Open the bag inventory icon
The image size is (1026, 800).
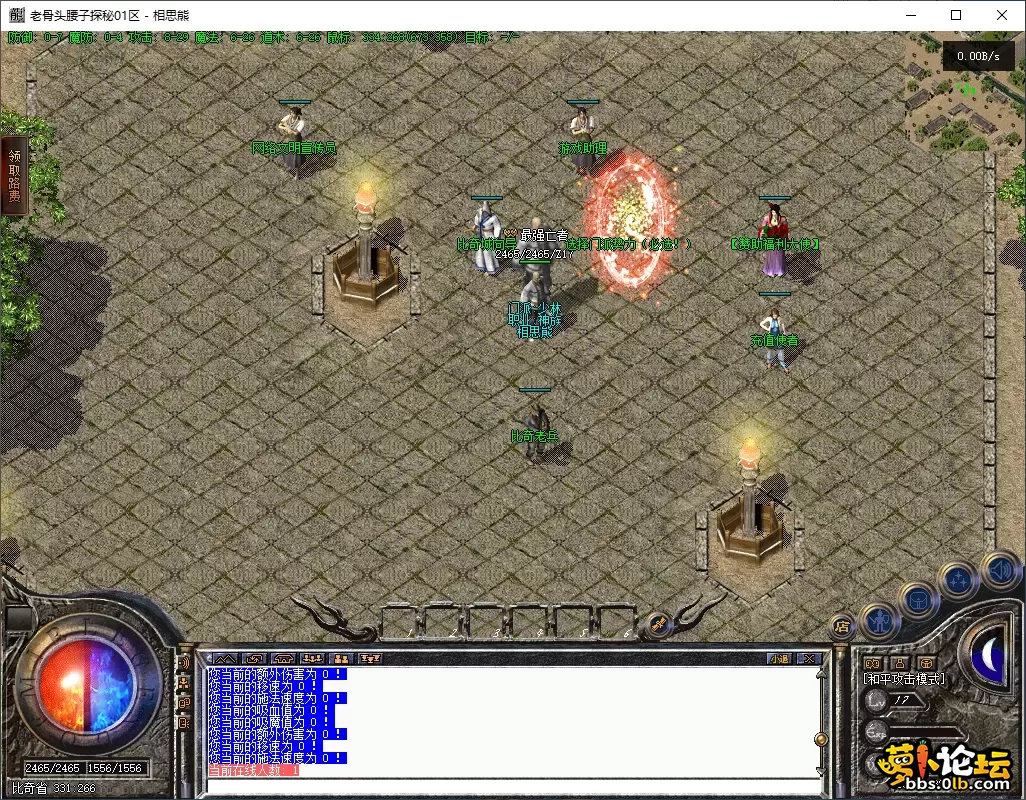[x=919, y=599]
